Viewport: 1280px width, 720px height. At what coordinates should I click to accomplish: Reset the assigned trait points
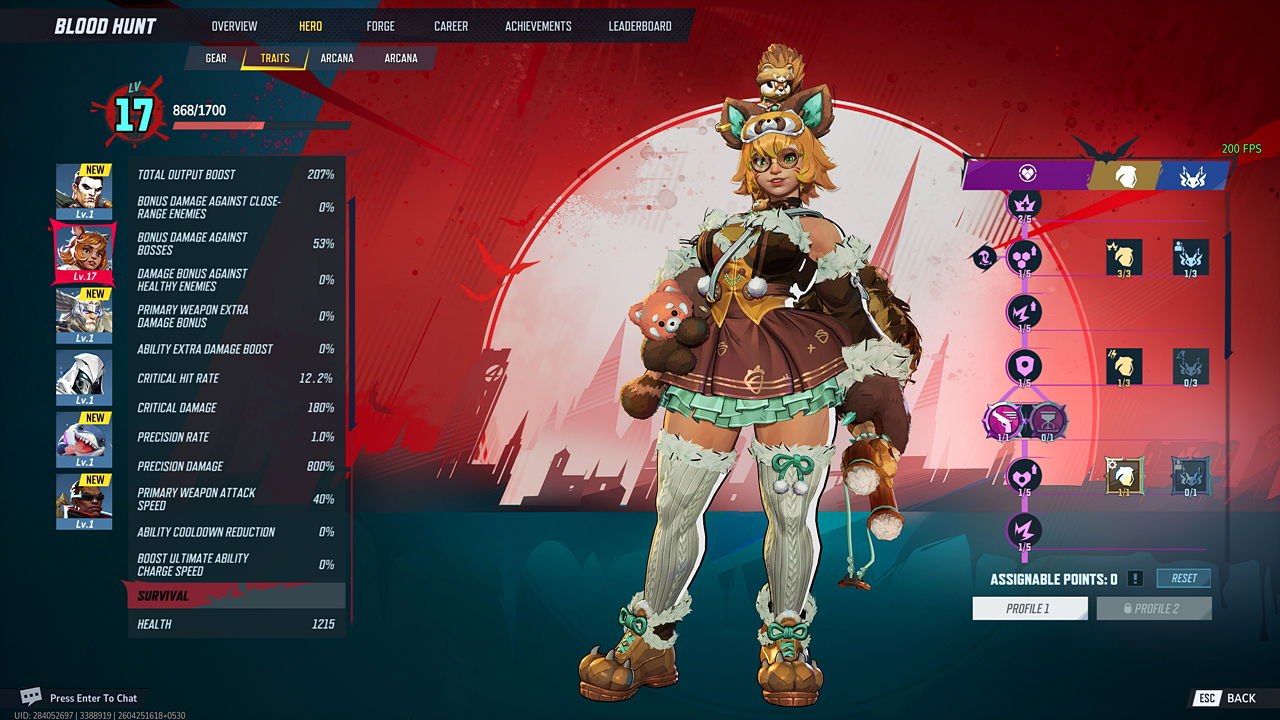1184,578
